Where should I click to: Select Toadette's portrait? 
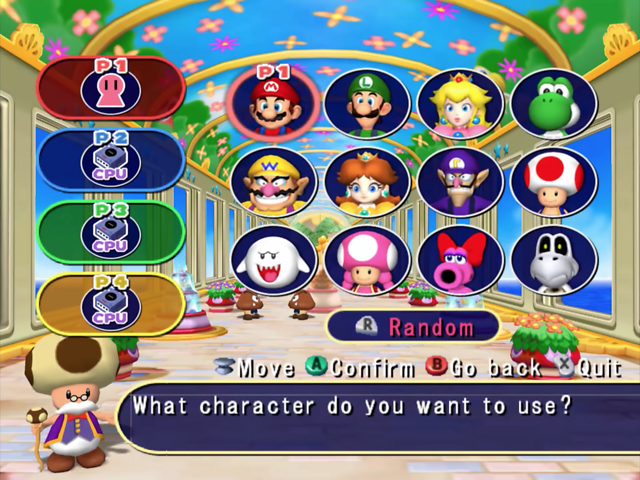(x=367, y=260)
